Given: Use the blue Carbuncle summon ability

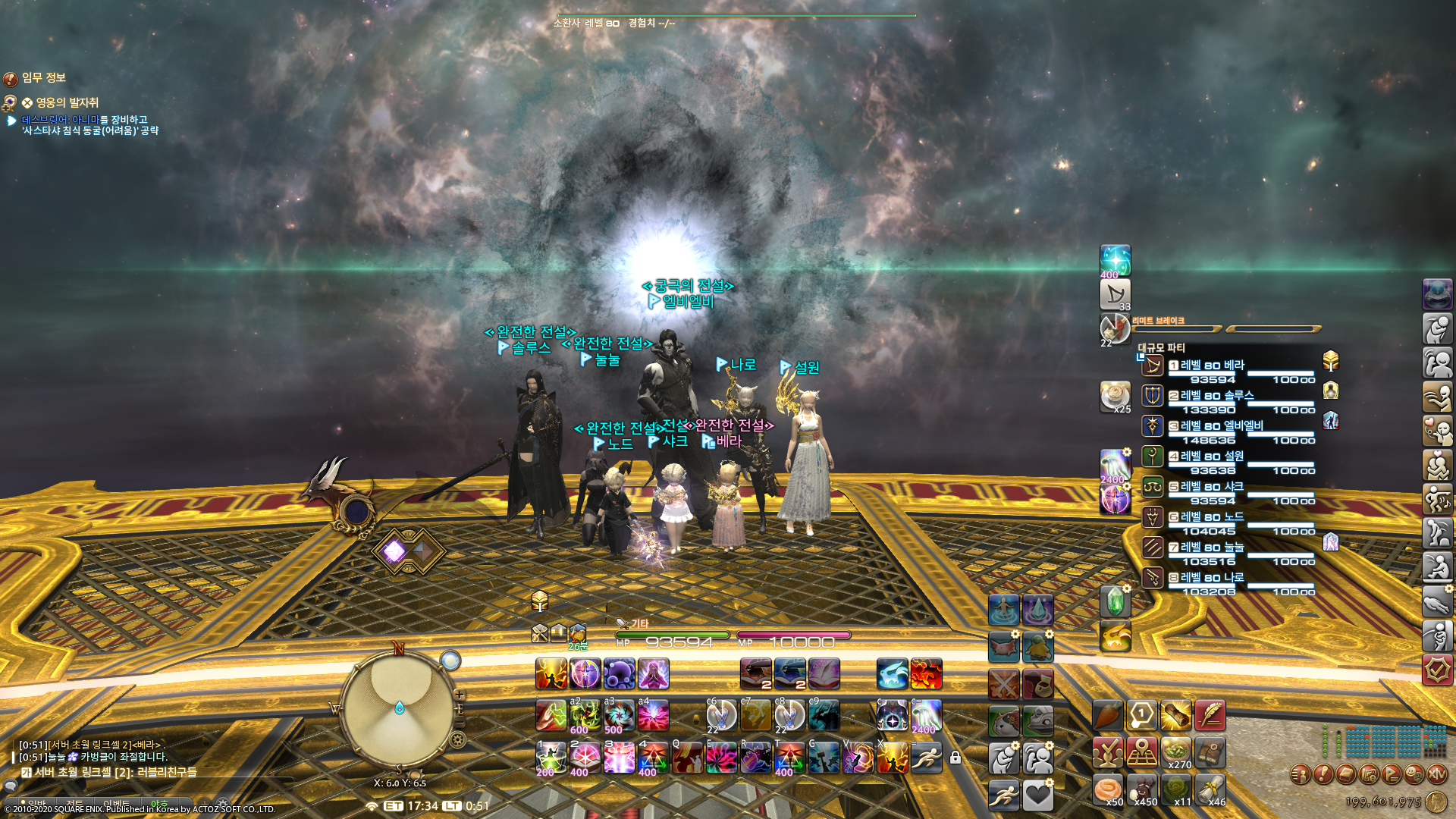Looking at the screenshot, I should pos(892,674).
